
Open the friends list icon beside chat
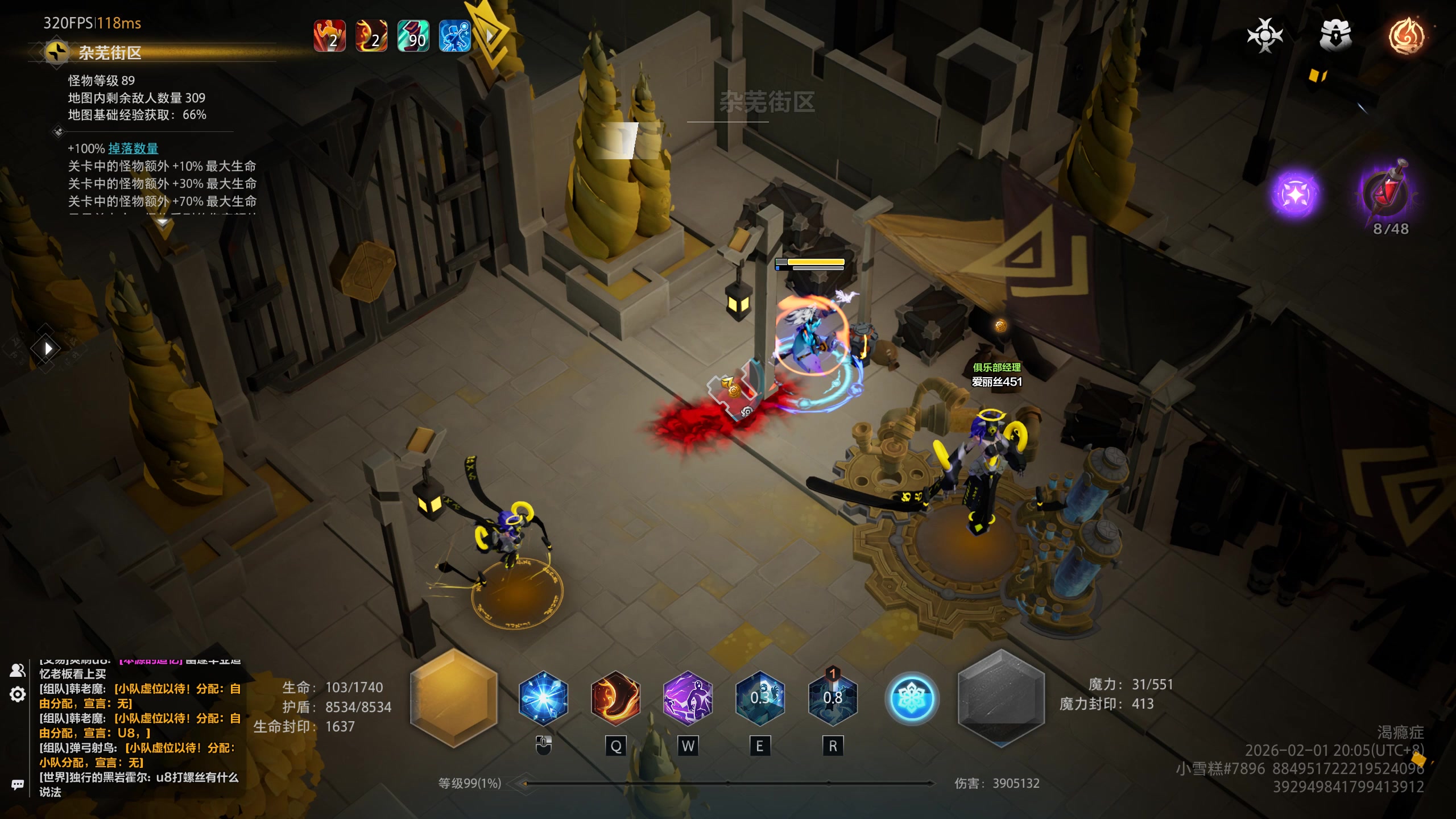click(18, 671)
